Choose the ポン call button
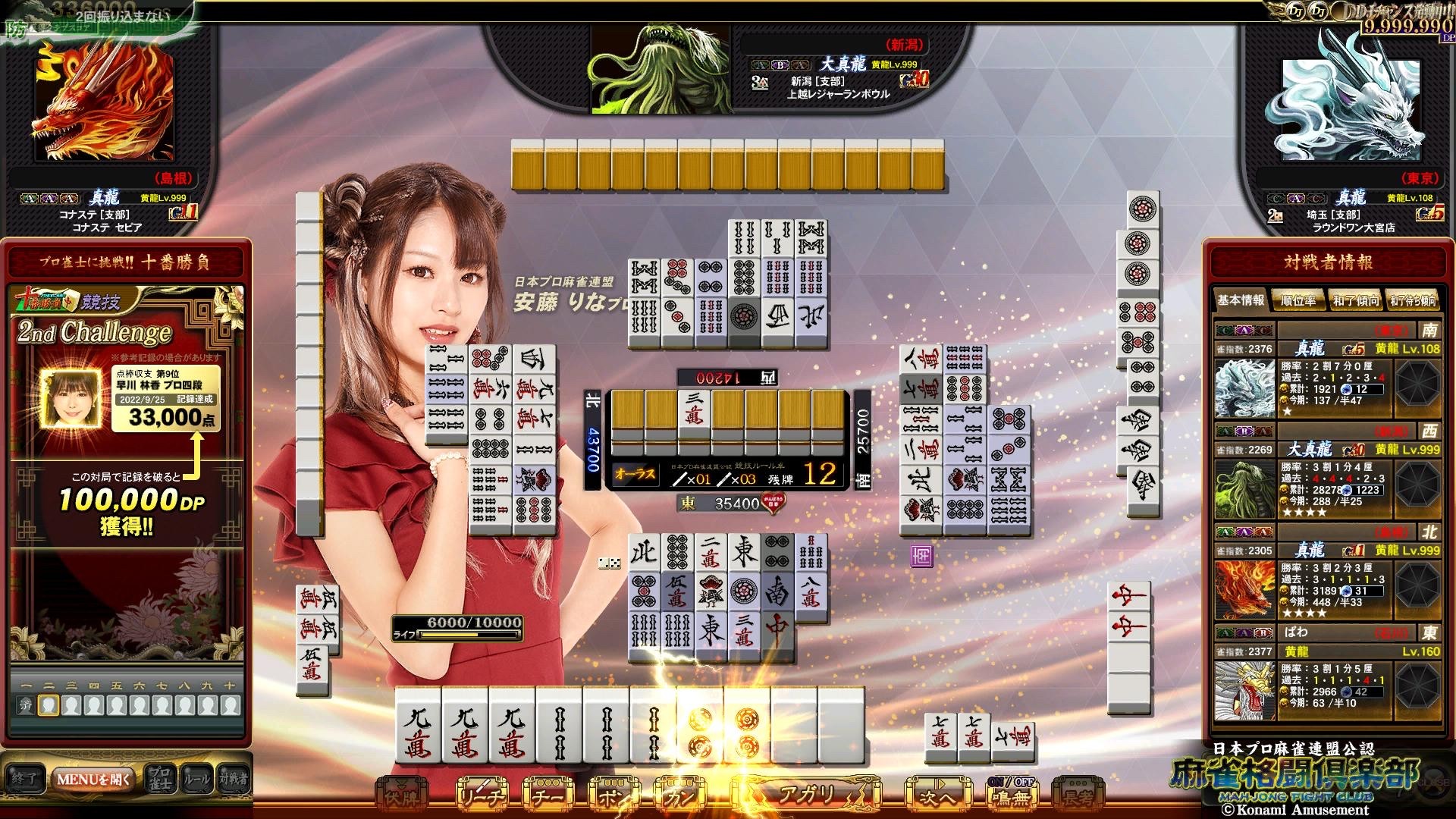 613,795
